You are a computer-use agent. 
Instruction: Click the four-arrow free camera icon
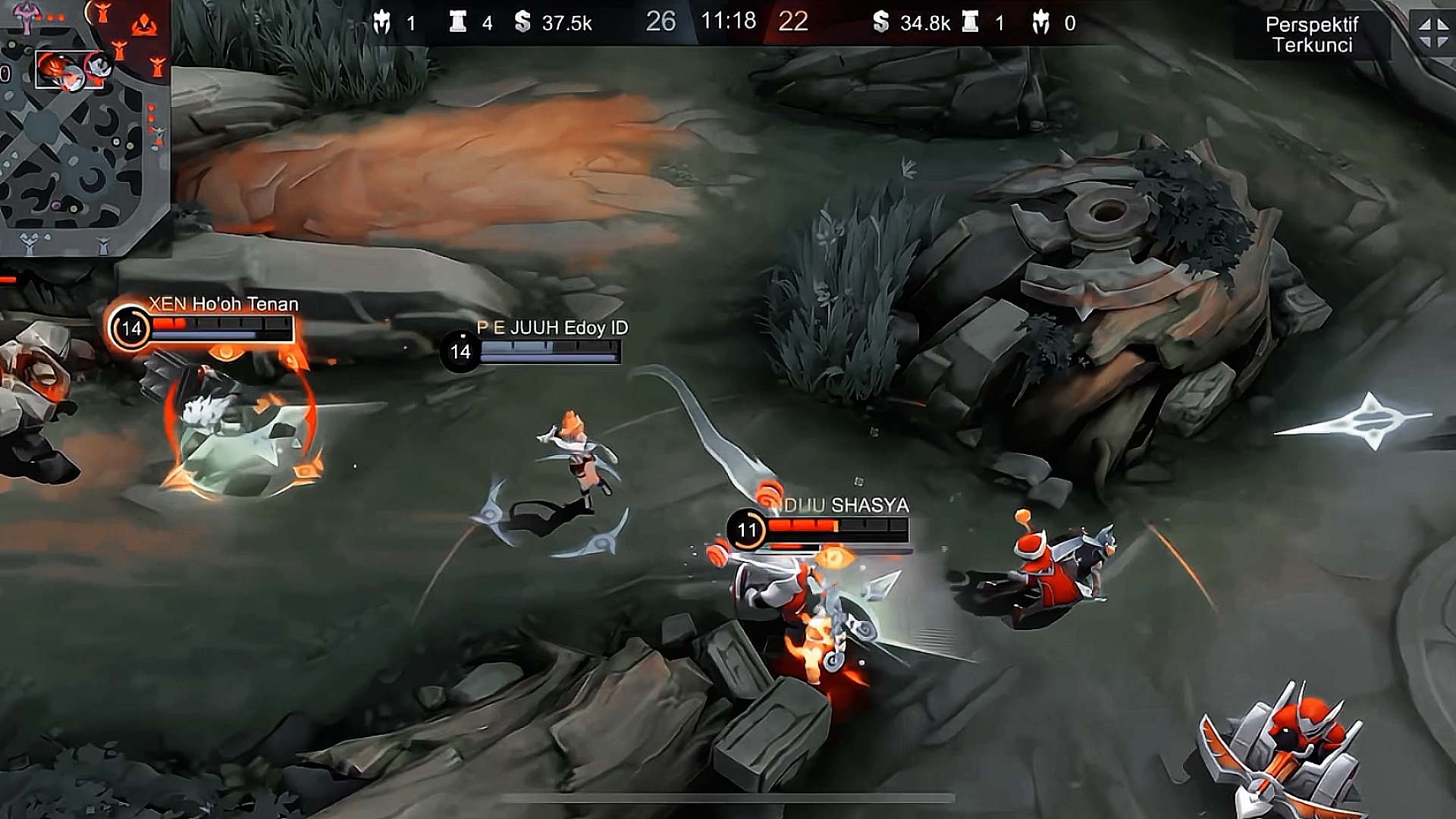(x=1432, y=33)
